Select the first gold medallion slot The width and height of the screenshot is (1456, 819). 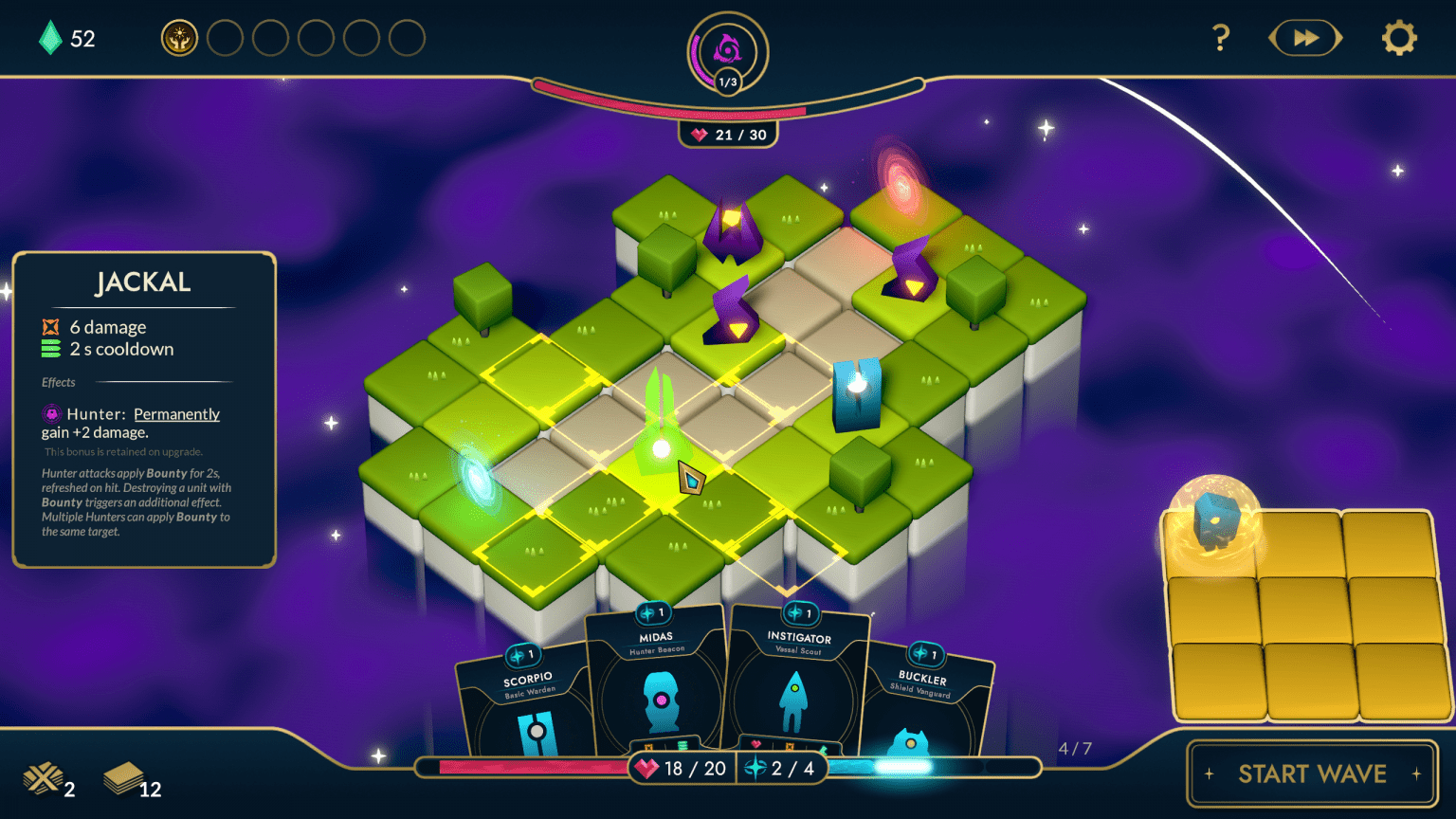[179, 38]
